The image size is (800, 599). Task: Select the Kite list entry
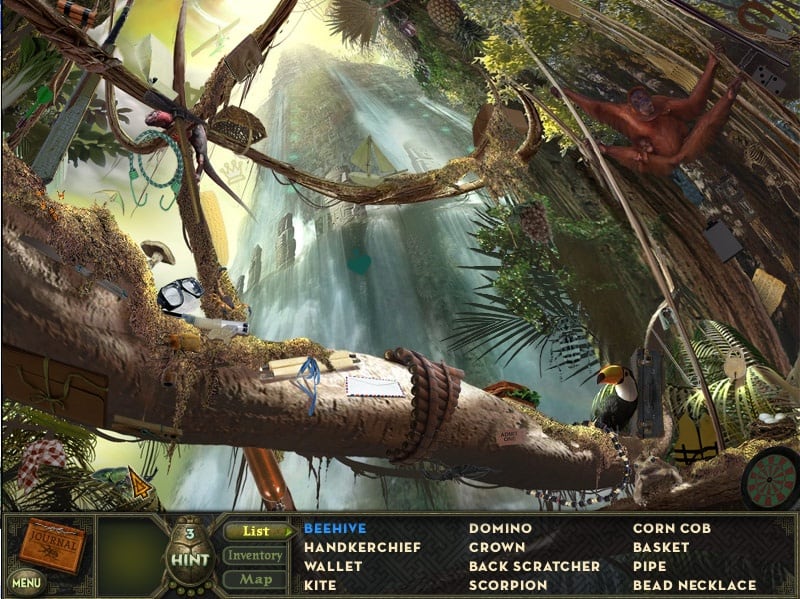coord(321,585)
